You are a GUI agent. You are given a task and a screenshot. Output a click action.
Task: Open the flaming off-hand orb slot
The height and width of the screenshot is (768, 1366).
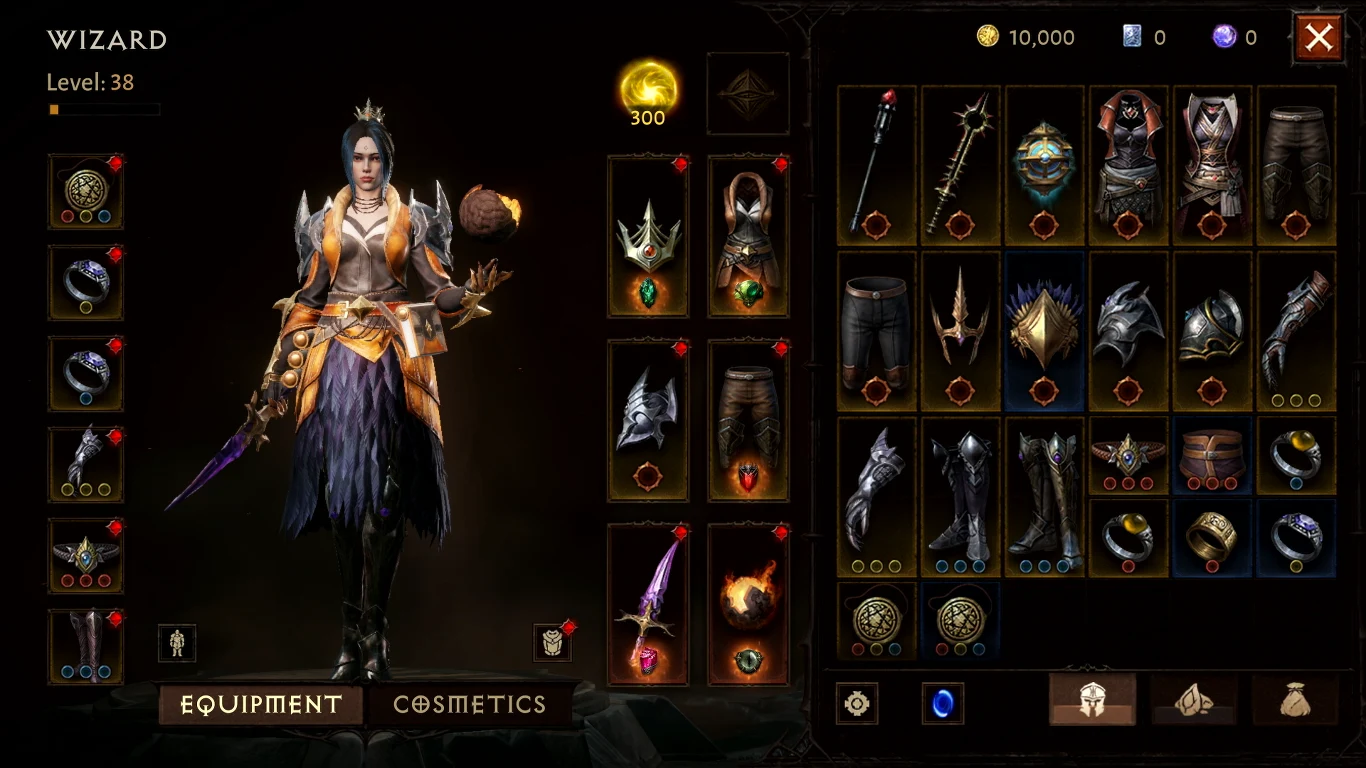pyautogui.click(x=748, y=603)
